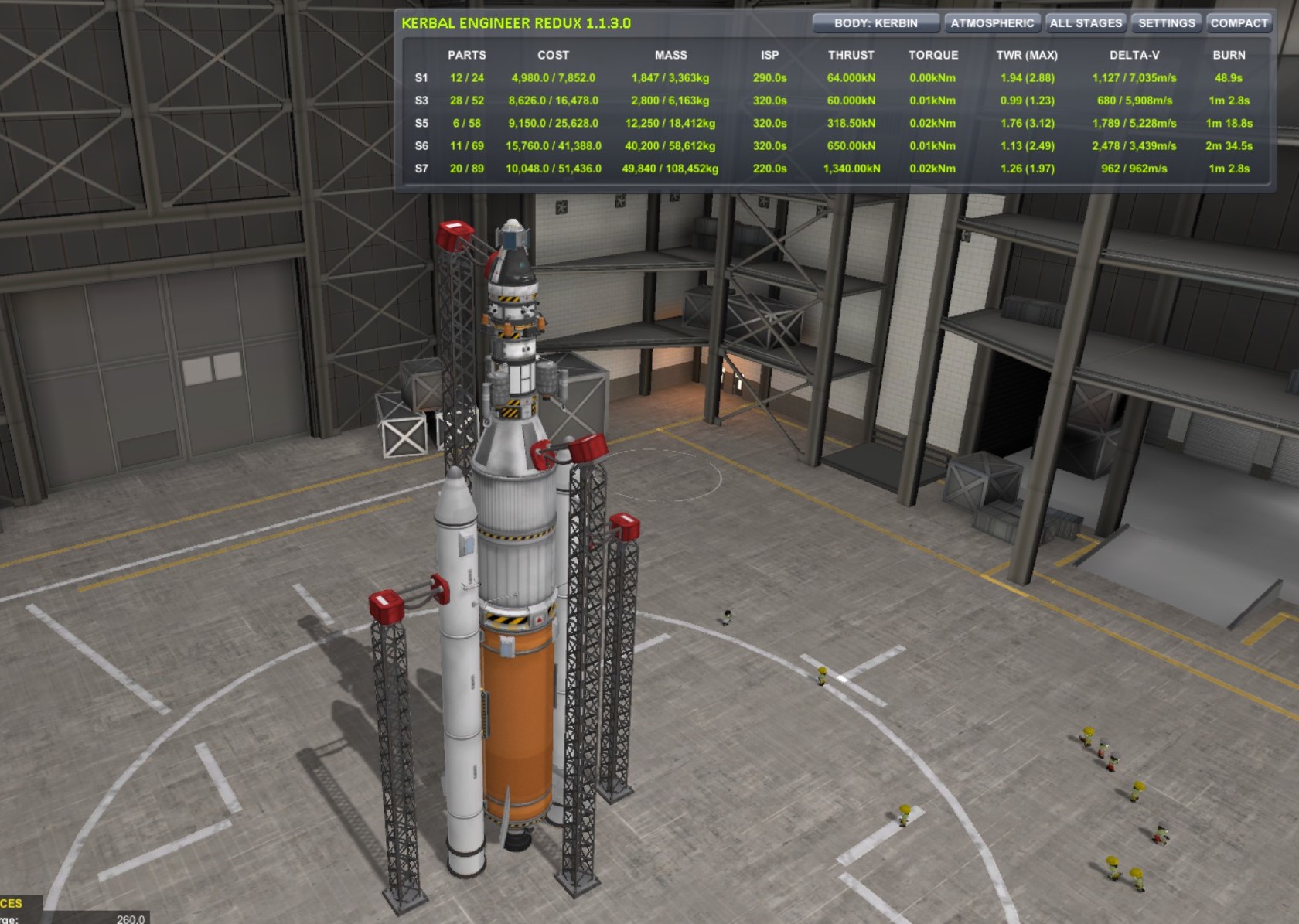Viewport: 1299px width, 924px height.
Task: Click the TORQUE column header
Action: [x=932, y=55]
